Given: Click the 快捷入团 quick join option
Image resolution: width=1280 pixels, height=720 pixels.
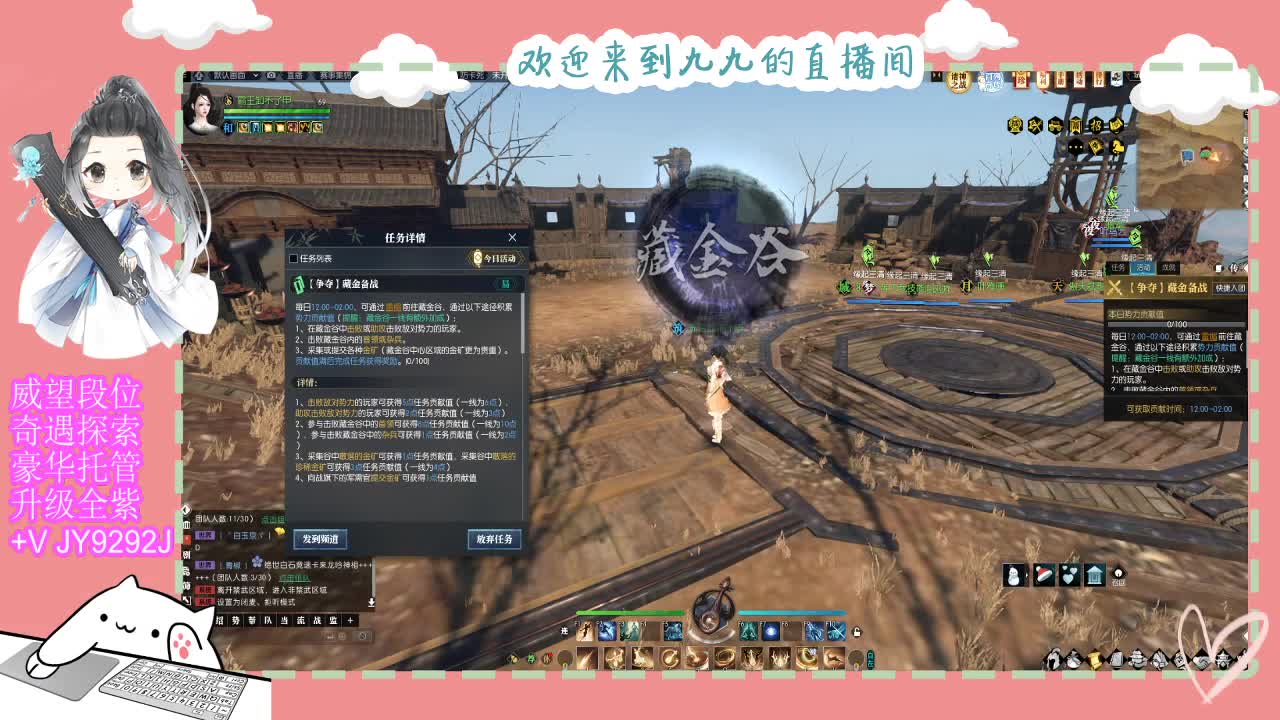Looking at the screenshot, I should [1230, 288].
